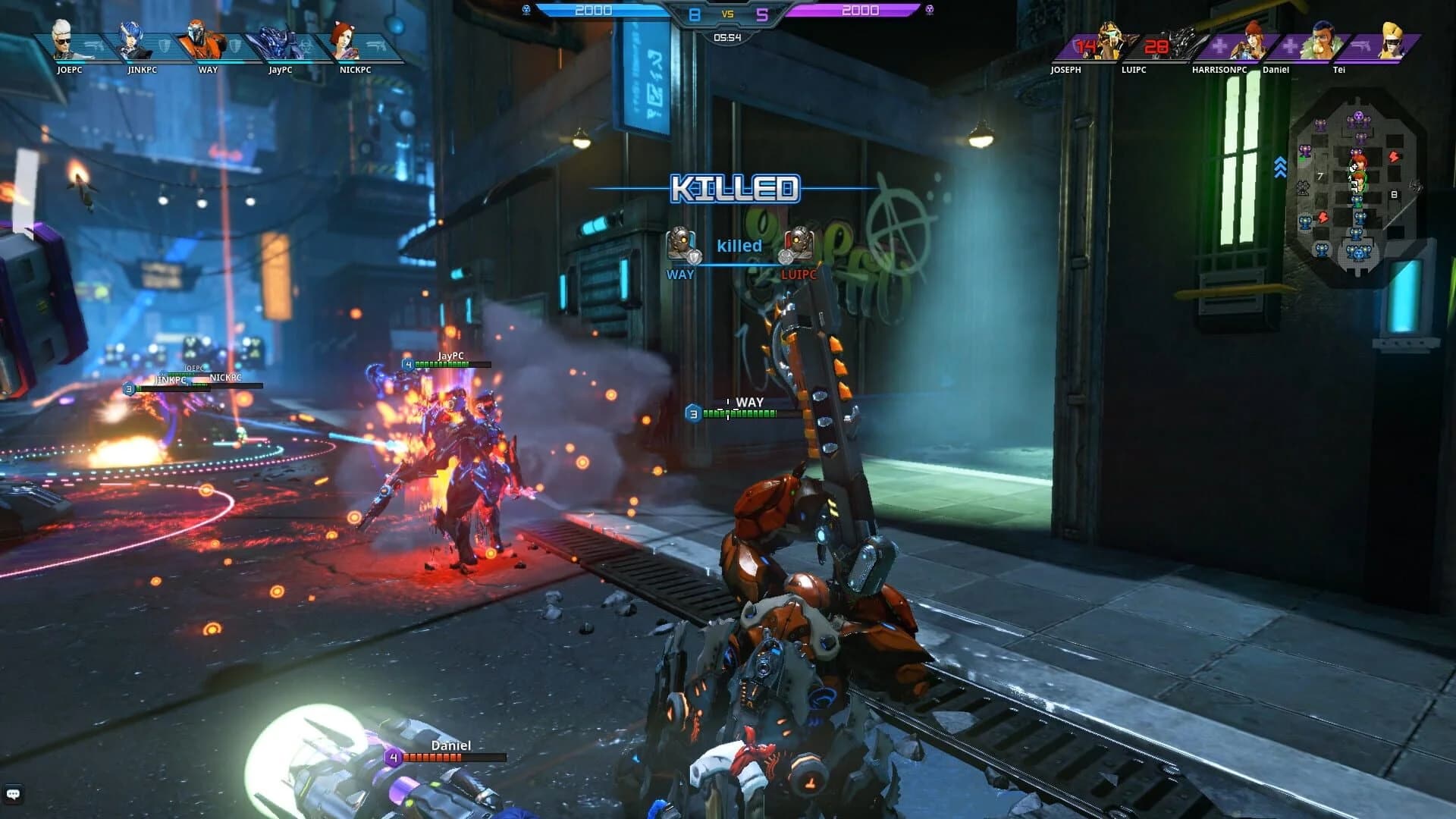Select NICKPC from the allied team roster
The height and width of the screenshot is (819, 1456).
(350, 44)
